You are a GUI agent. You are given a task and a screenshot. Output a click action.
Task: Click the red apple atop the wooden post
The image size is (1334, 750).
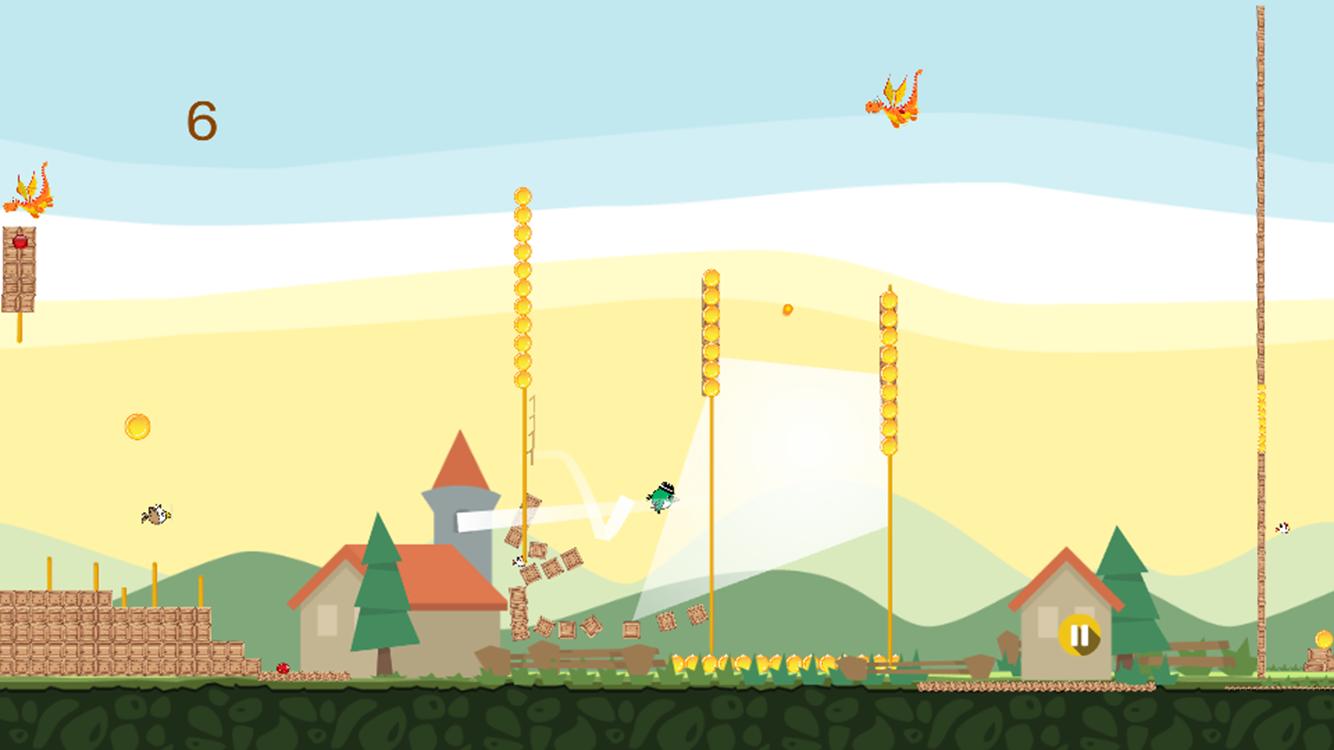click(x=22, y=240)
